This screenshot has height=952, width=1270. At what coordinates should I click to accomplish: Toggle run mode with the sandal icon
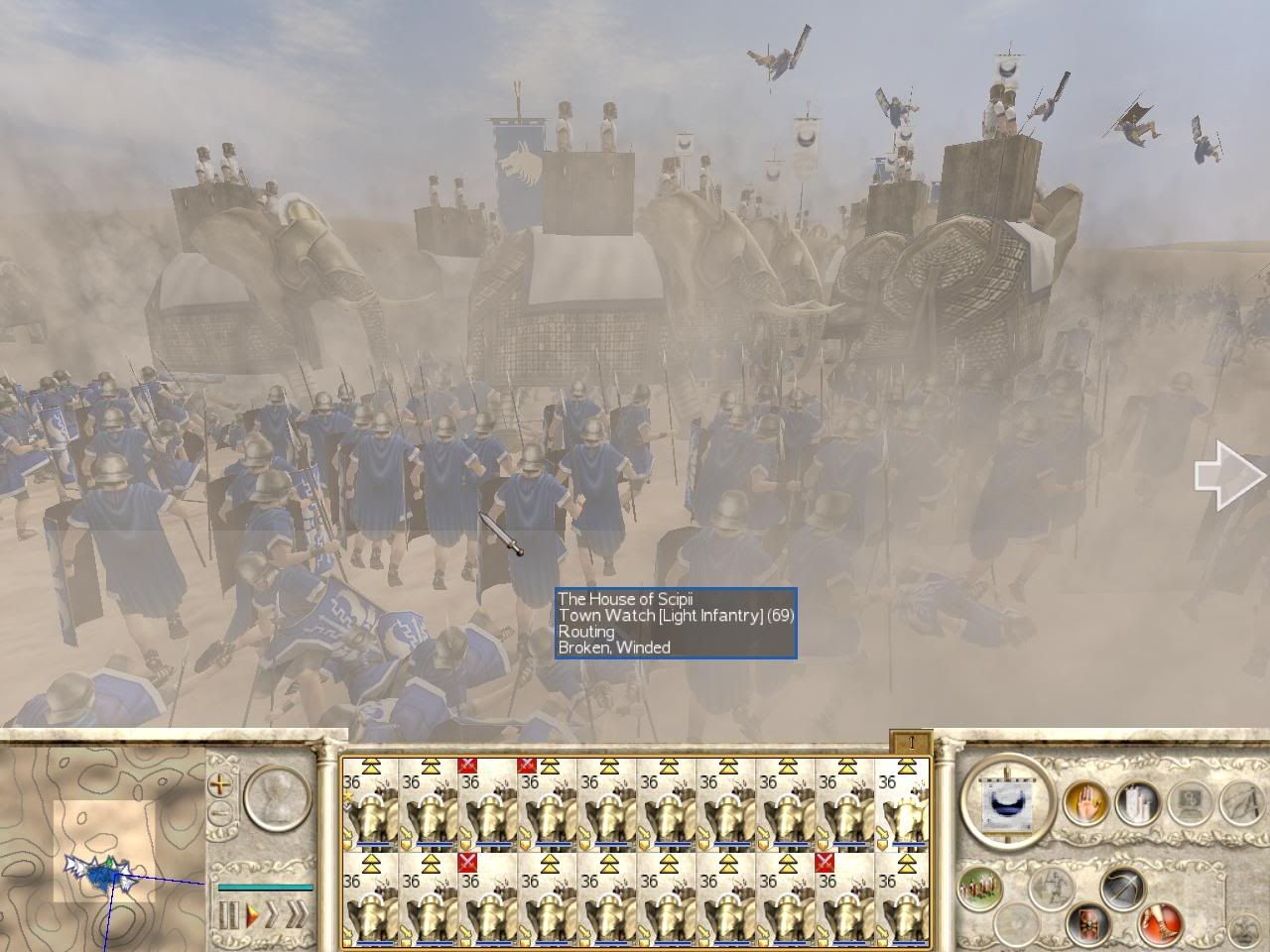pos(1161,925)
